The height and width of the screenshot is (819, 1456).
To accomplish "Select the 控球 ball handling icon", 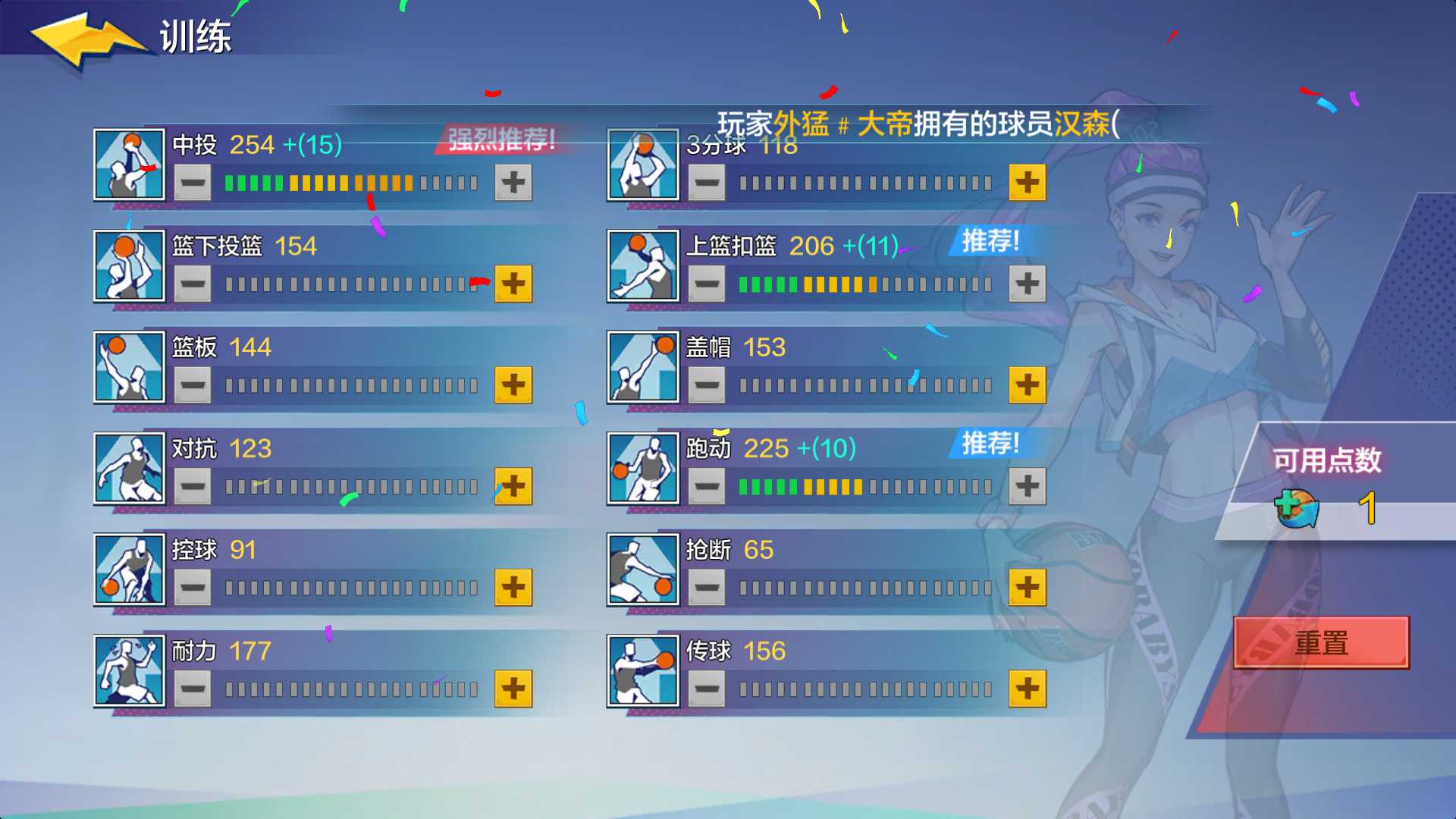I will point(129,570).
